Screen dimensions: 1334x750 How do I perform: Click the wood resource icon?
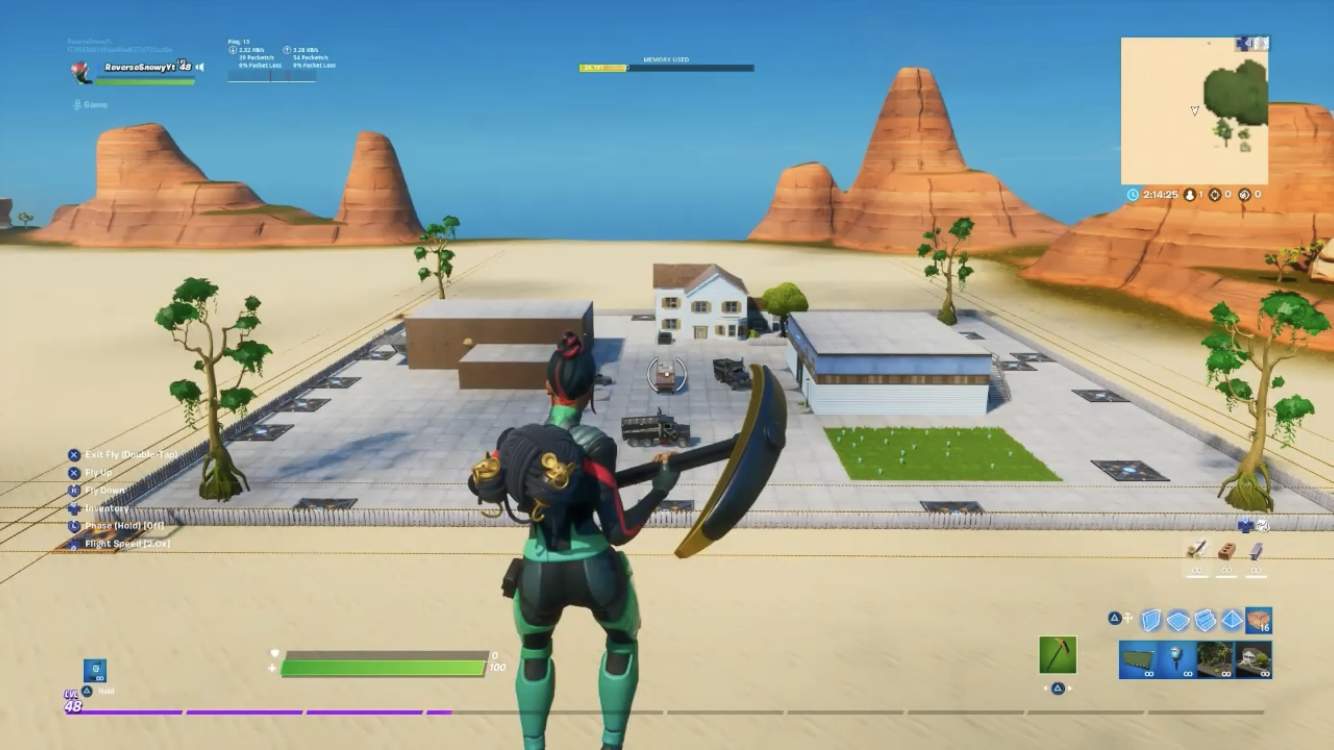click(1196, 551)
